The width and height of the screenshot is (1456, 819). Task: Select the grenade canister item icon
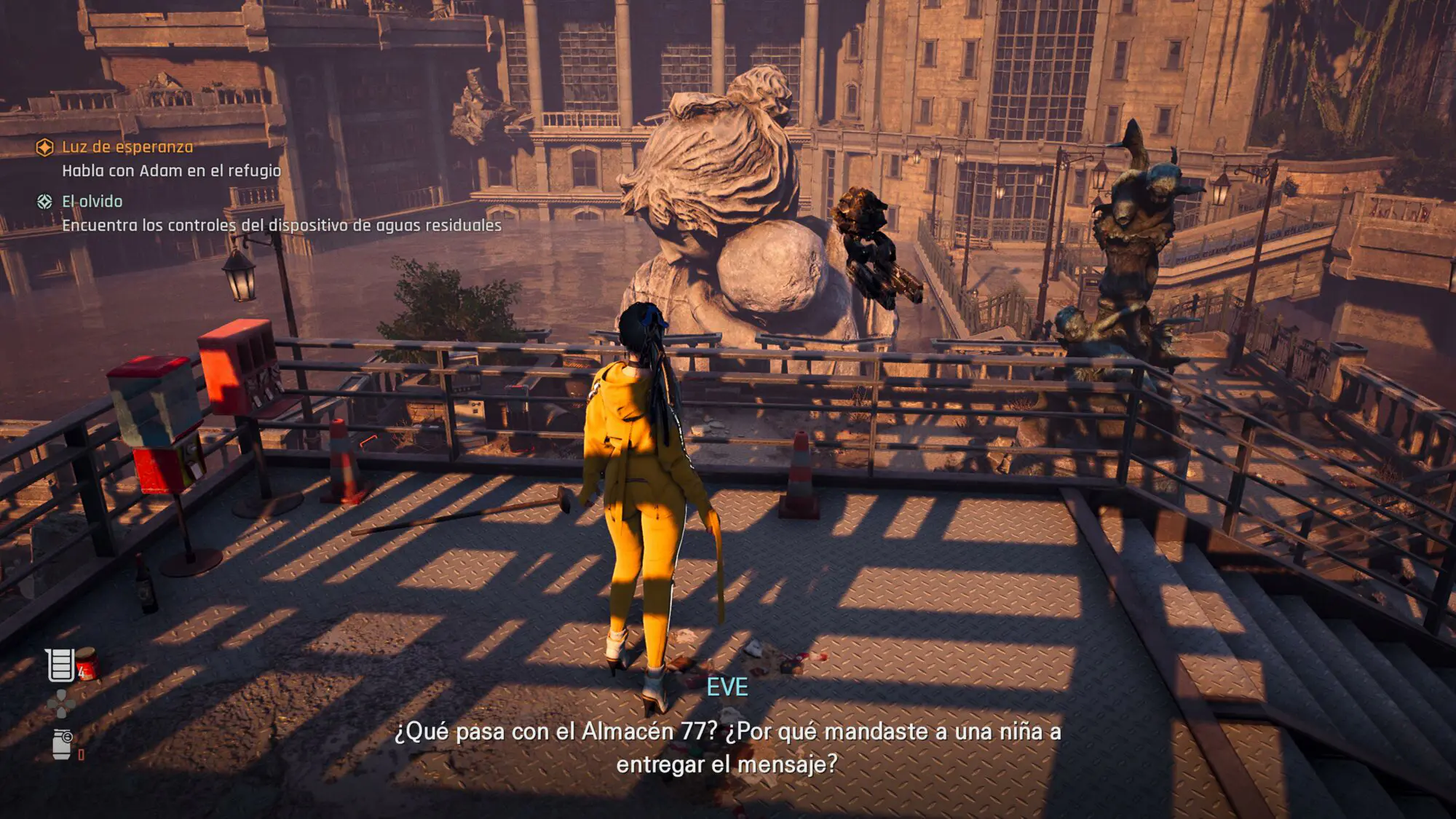[63, 745]
